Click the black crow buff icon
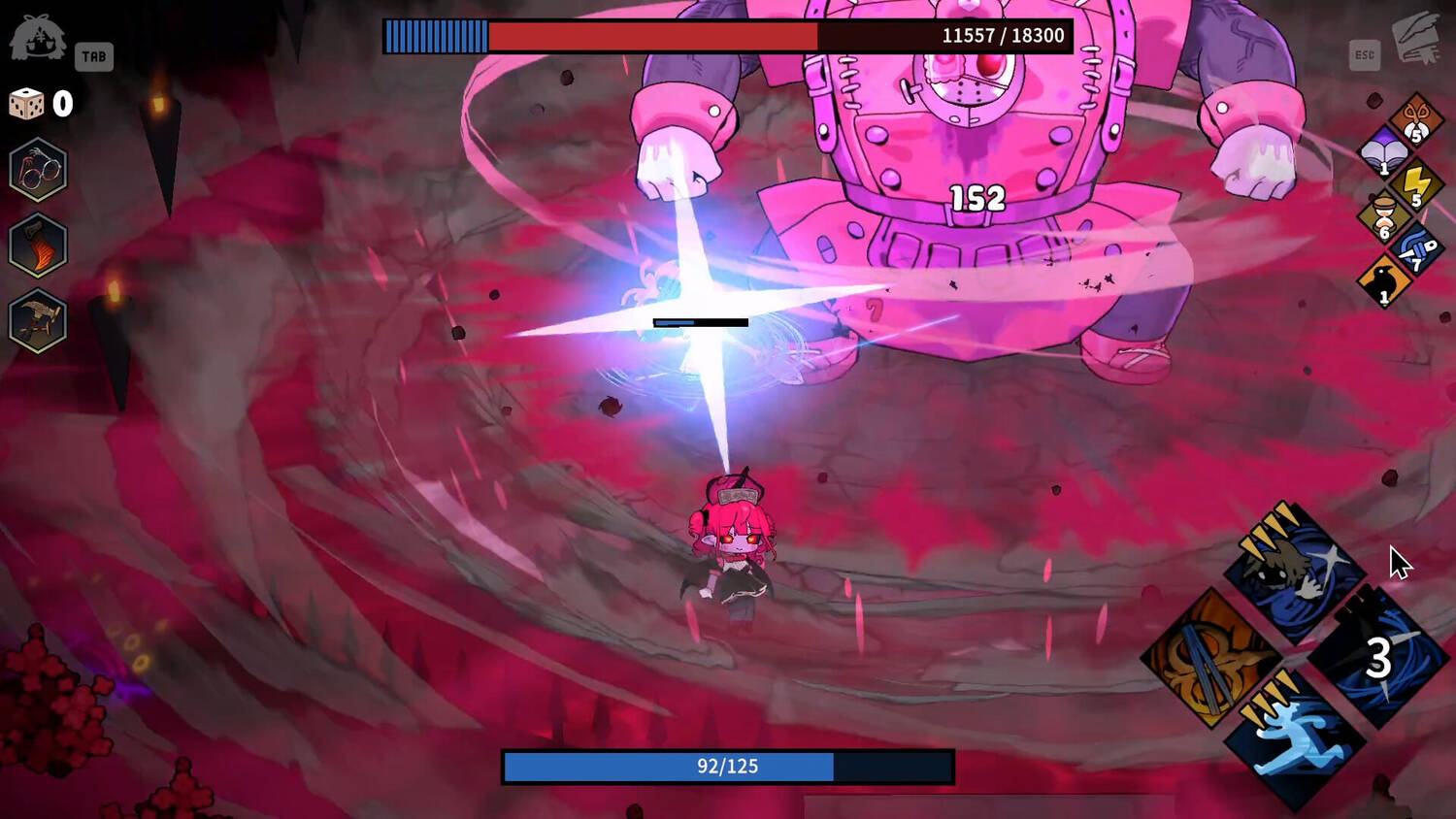Image resolution: width=1456 pixels, height=819 pixels. click(1383, 281)
